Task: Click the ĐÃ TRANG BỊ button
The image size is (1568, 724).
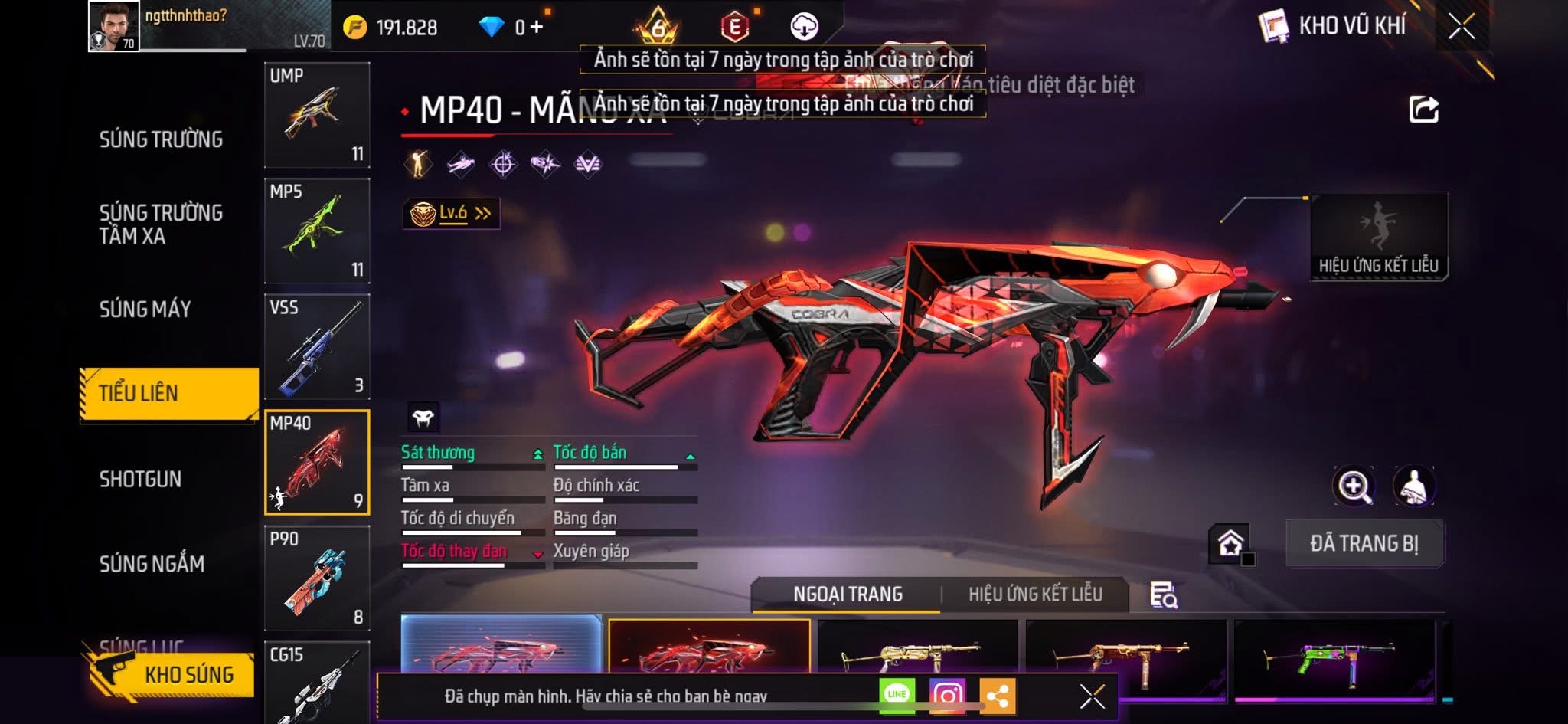Action: (x=1364, y=543)
